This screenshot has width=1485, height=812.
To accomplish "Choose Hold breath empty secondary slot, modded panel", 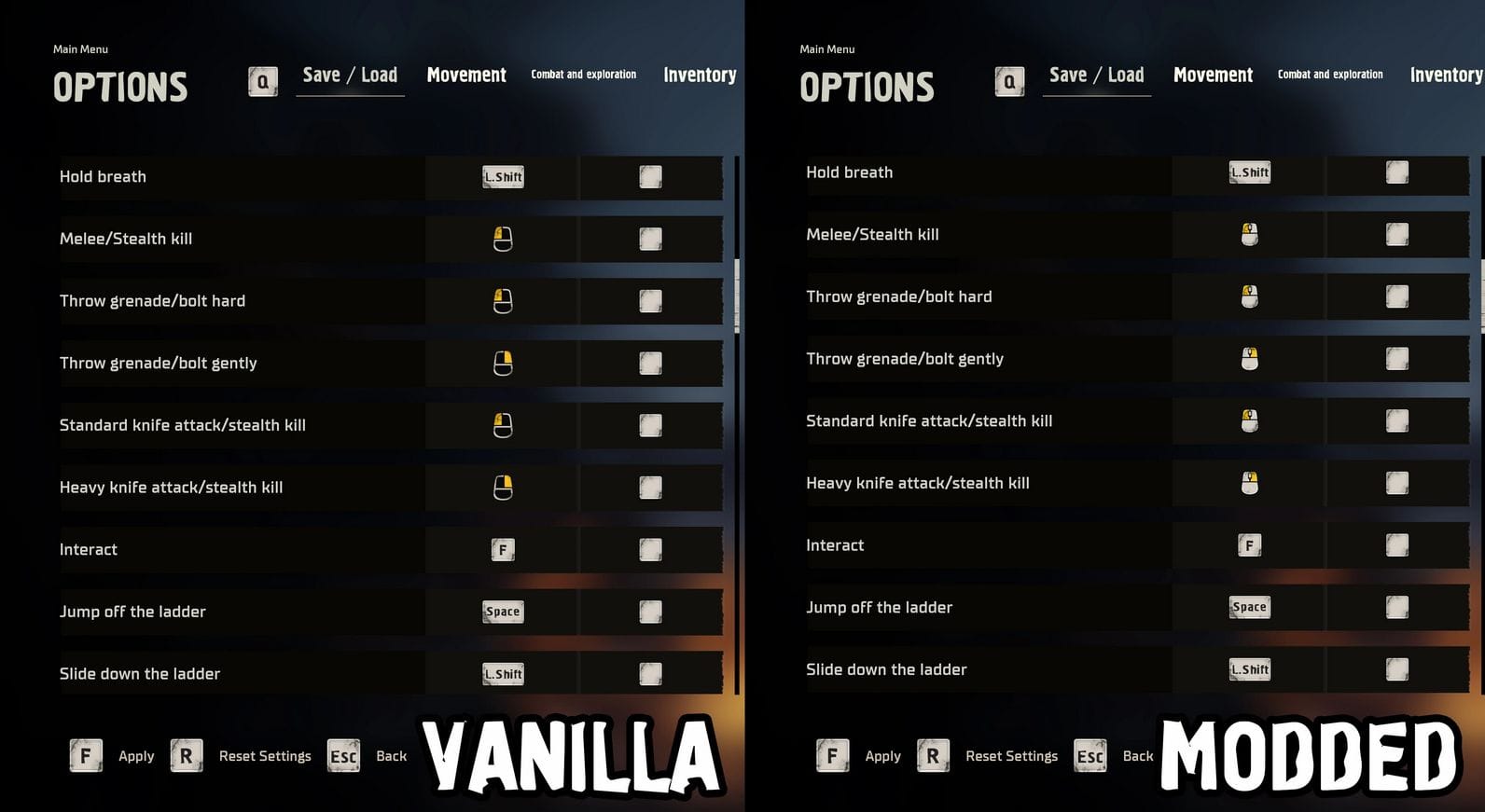I will pos(1396,172).
